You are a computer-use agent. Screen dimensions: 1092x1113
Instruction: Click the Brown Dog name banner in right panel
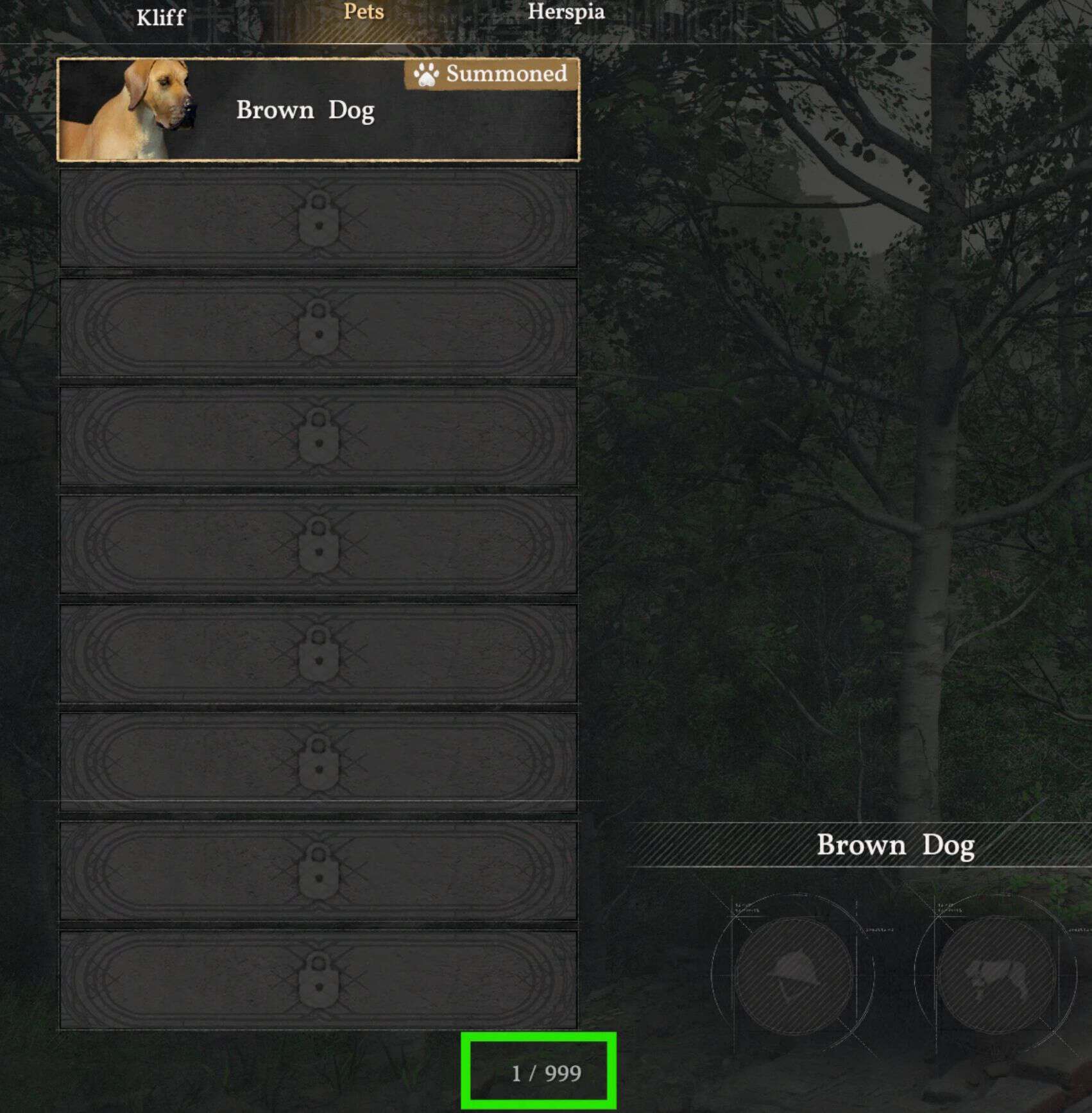tap(896, 845)
